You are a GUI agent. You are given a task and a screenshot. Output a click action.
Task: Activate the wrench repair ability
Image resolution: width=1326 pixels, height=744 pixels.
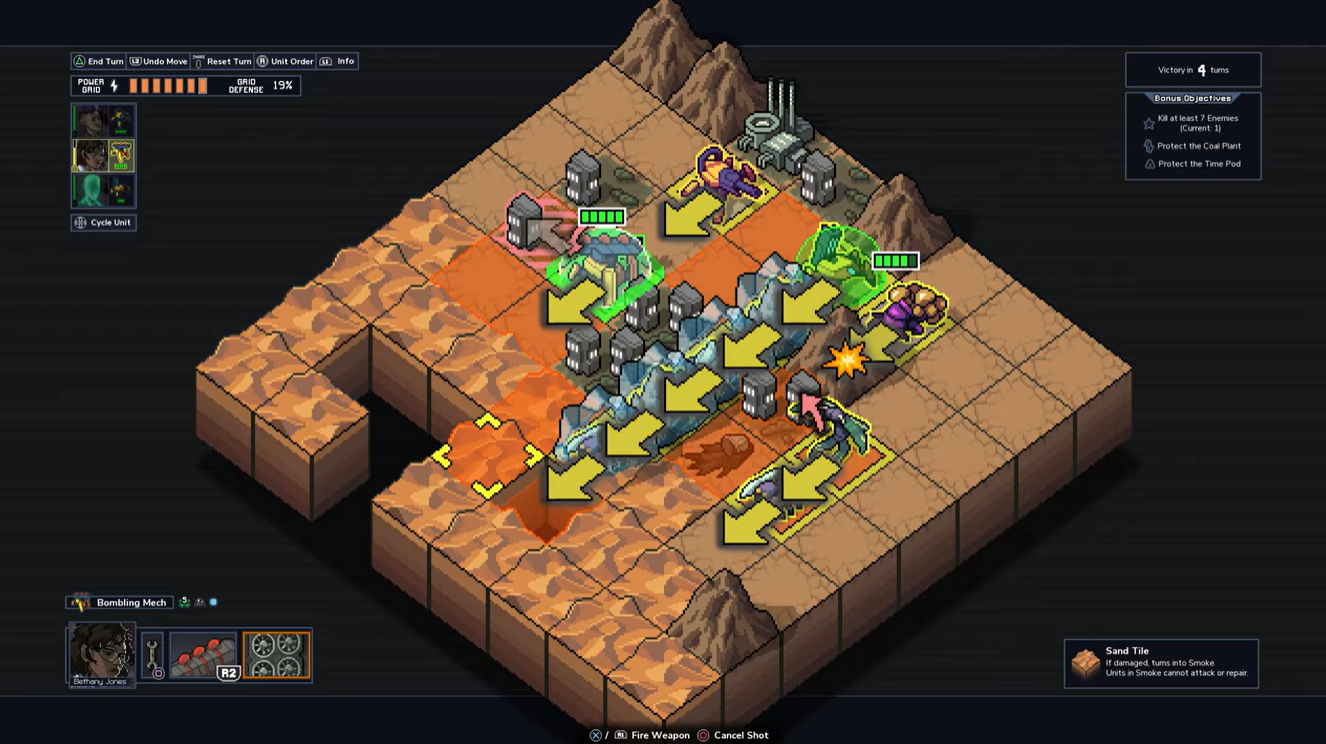[x=153, y=656]
